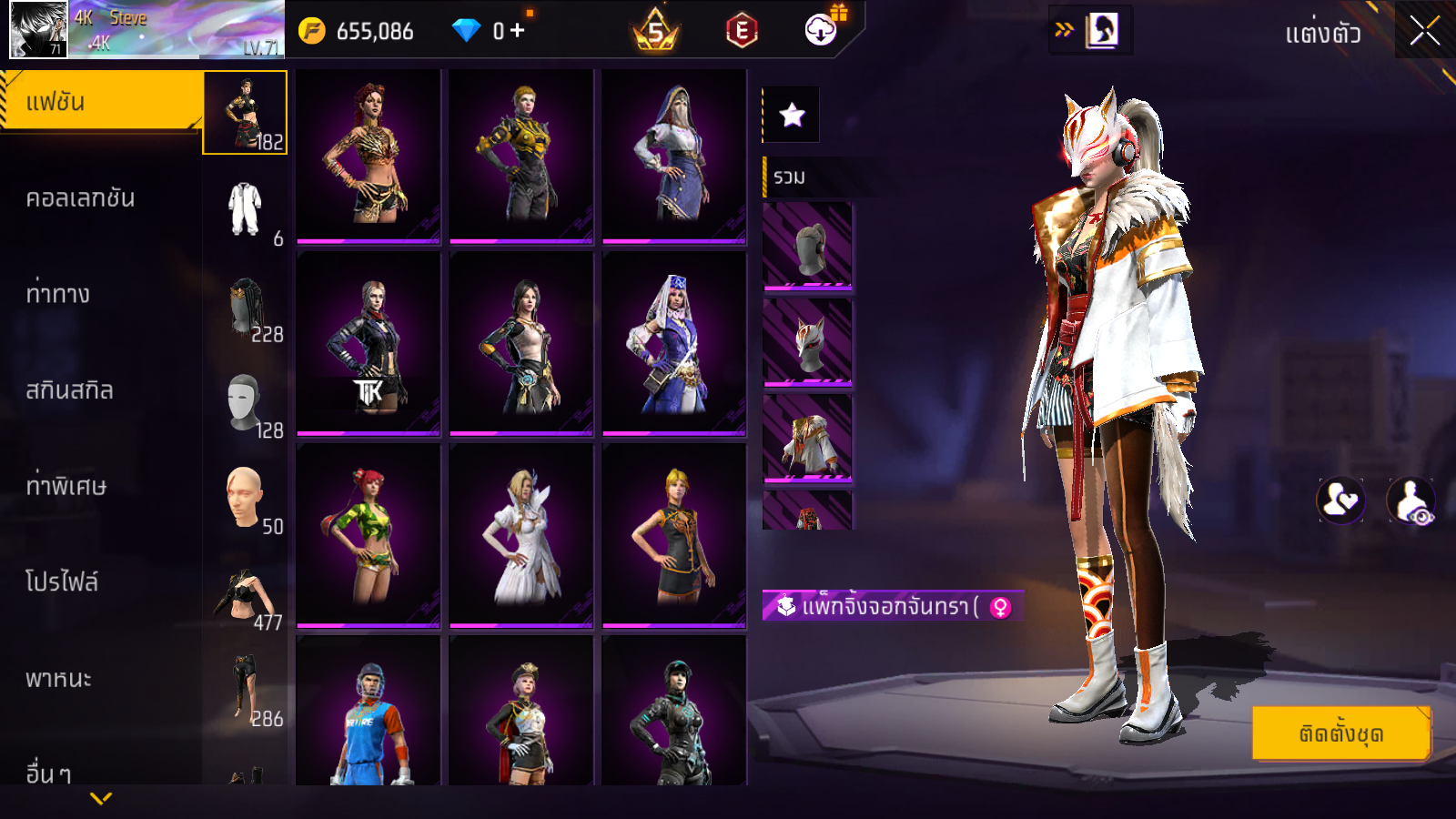Select the white fur jacket slot

(807, 439)
